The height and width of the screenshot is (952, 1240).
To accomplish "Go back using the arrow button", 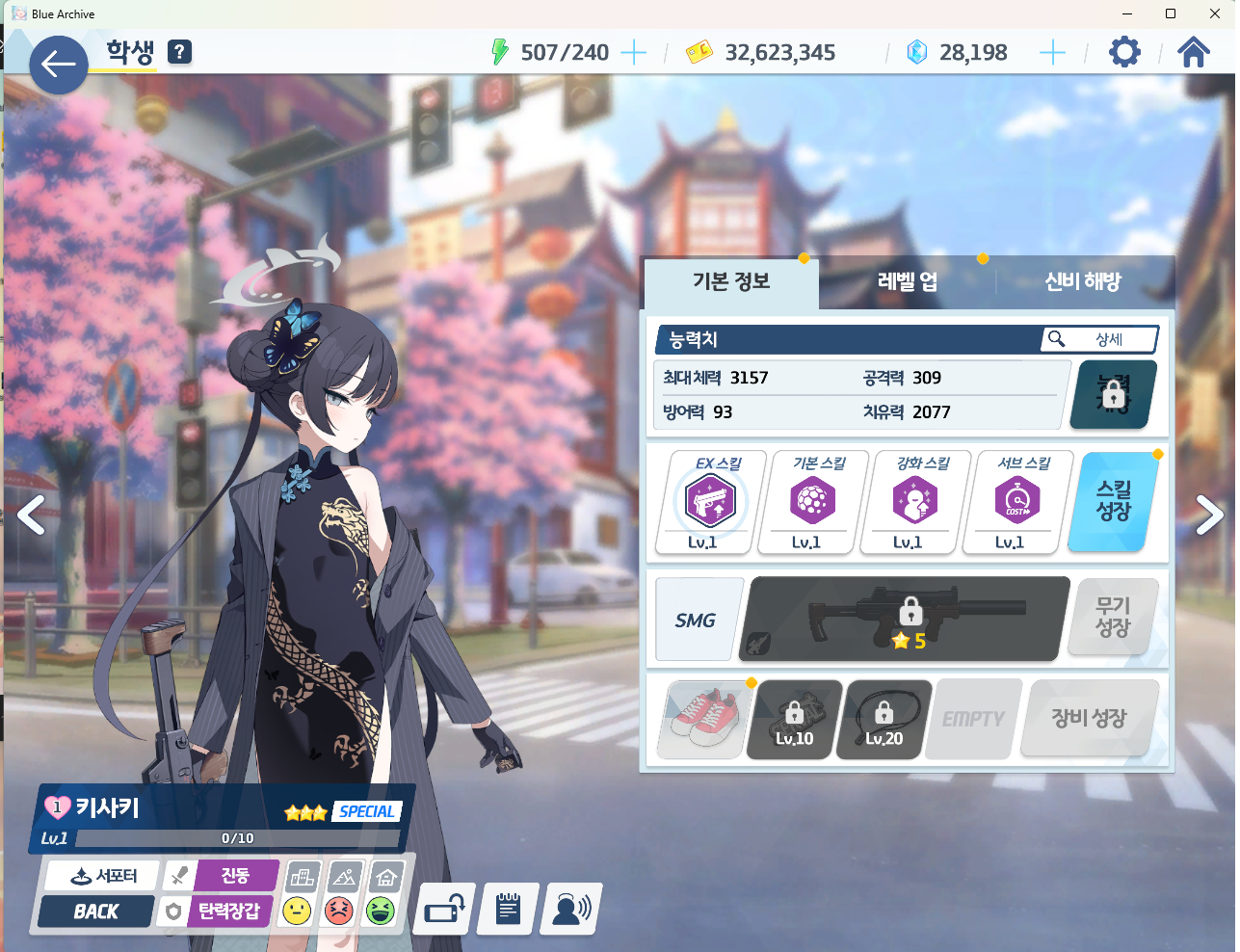I will pos(58,65).
